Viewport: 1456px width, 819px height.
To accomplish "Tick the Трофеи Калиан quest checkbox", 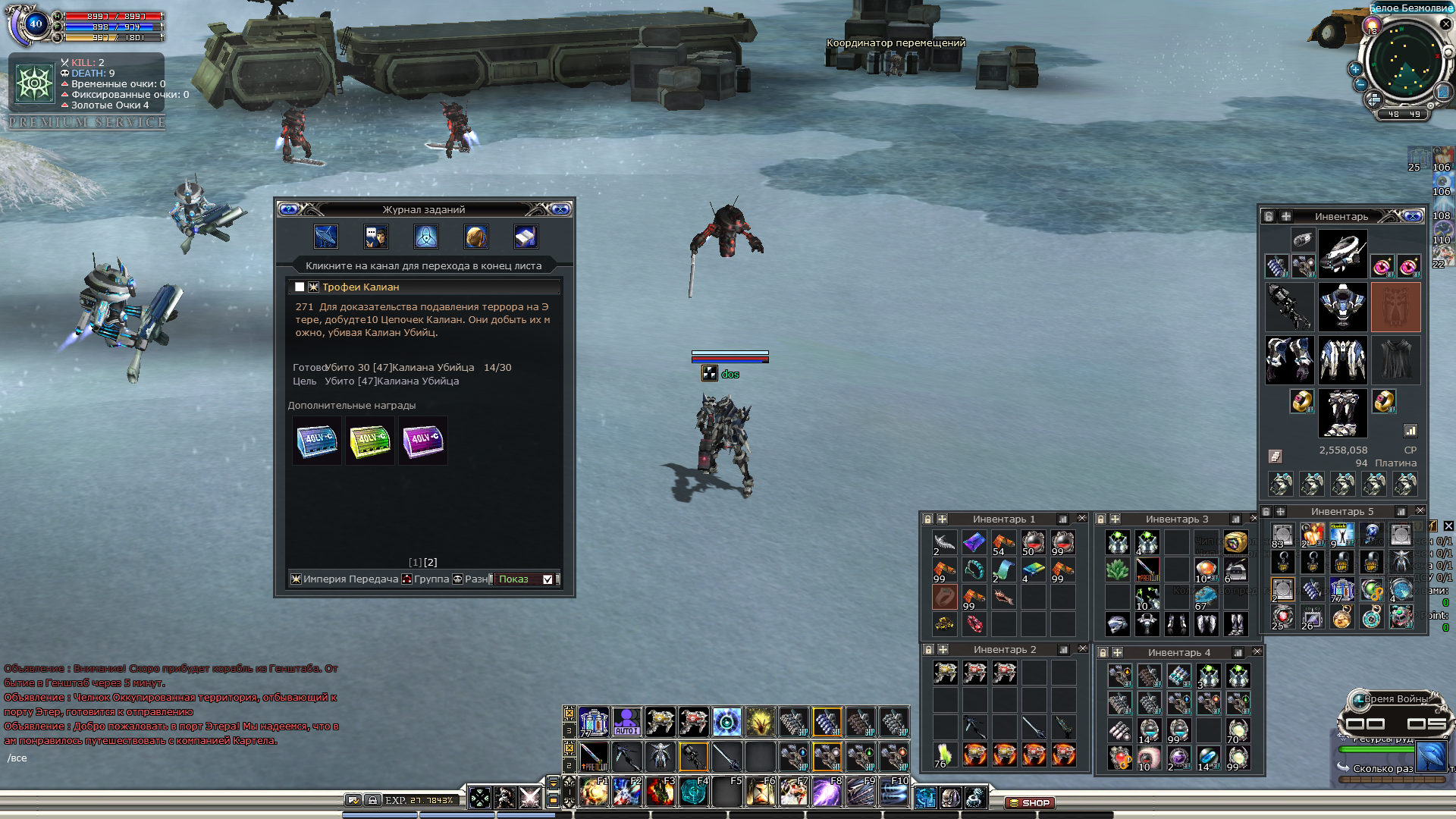I will [x=300, y=287].
